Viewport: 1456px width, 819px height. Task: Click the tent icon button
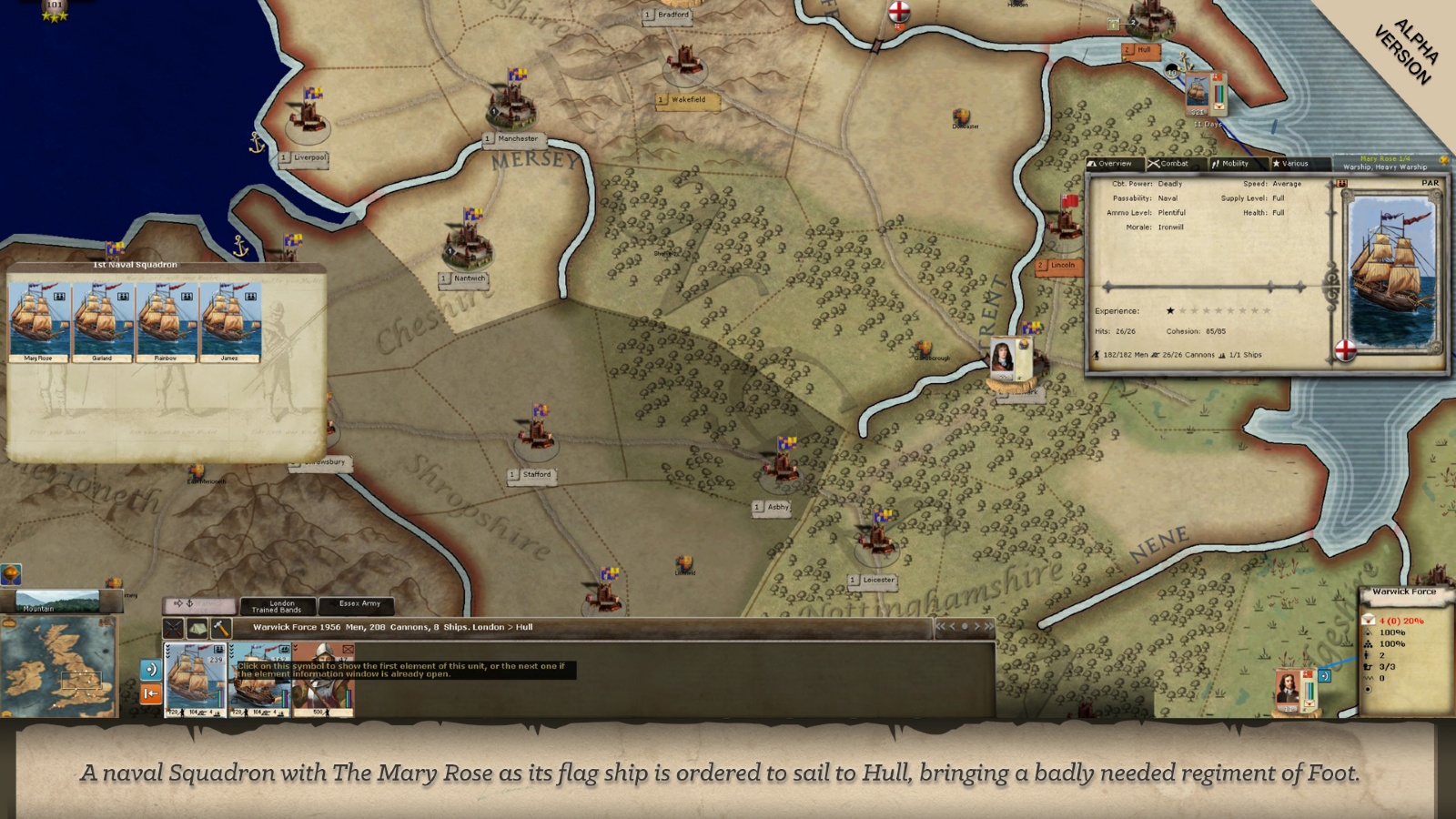coord(197,628)
